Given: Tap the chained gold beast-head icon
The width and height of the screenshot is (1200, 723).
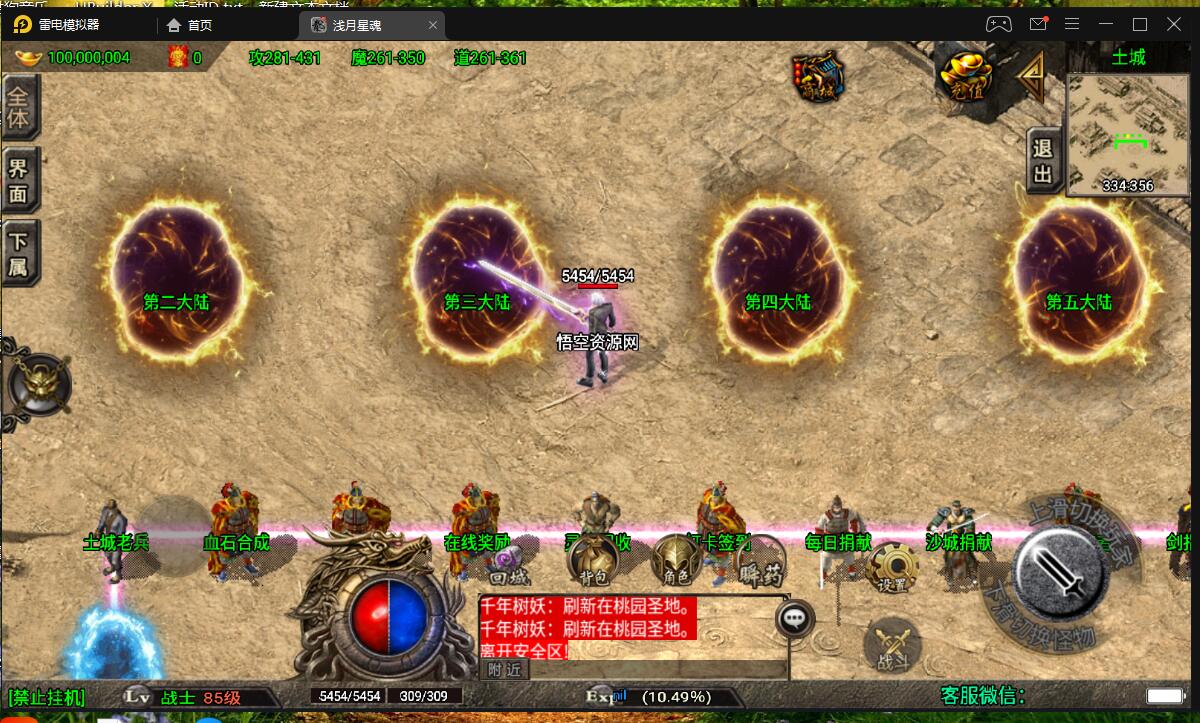Looking at the screenshot, I should pos(40,383).
